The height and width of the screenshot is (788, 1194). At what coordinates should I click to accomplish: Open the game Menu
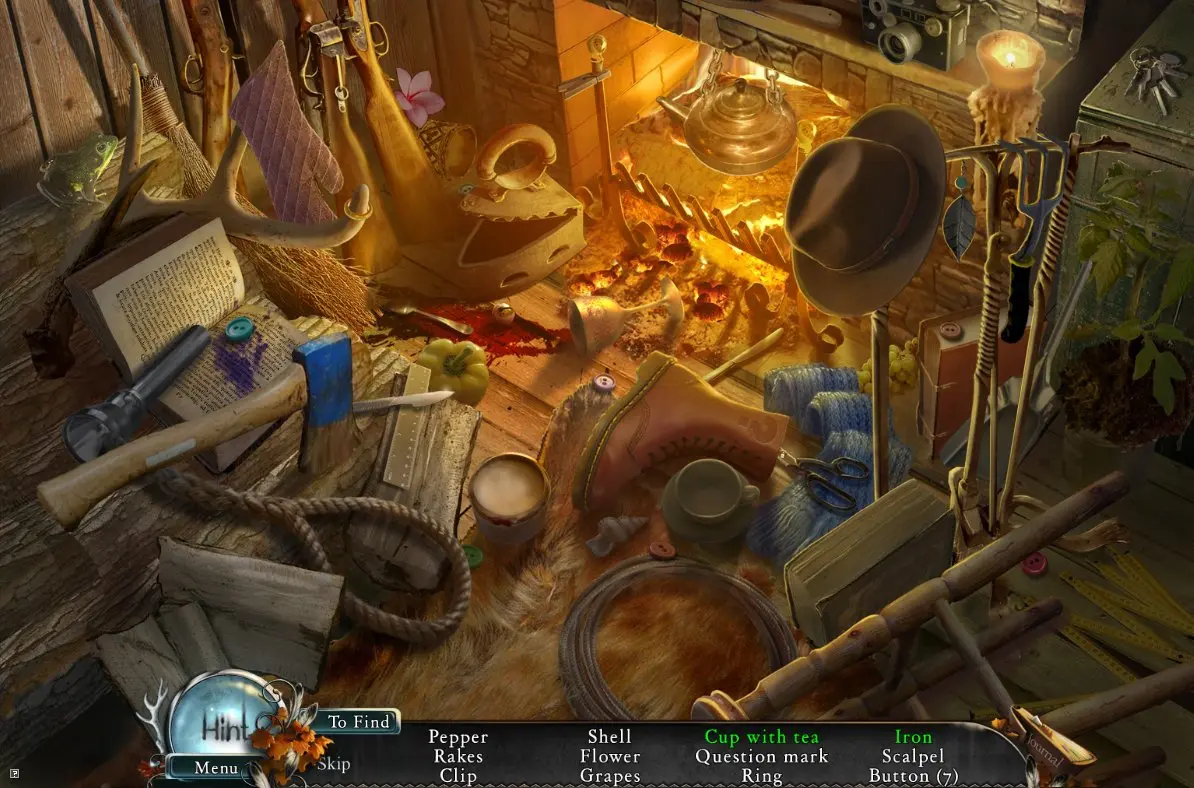coord(216,768)
